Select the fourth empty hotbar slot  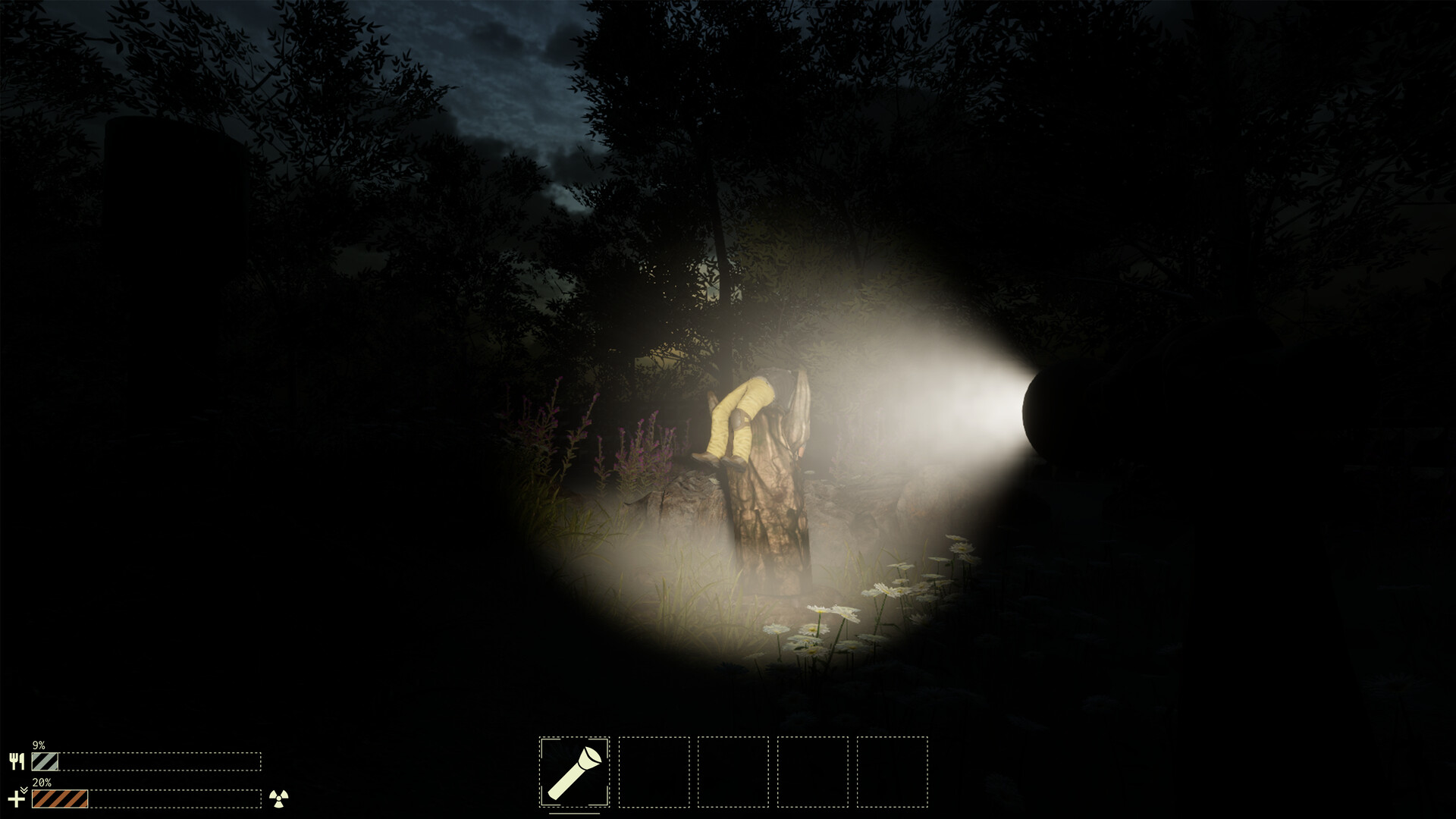click(x=811, y=772)
